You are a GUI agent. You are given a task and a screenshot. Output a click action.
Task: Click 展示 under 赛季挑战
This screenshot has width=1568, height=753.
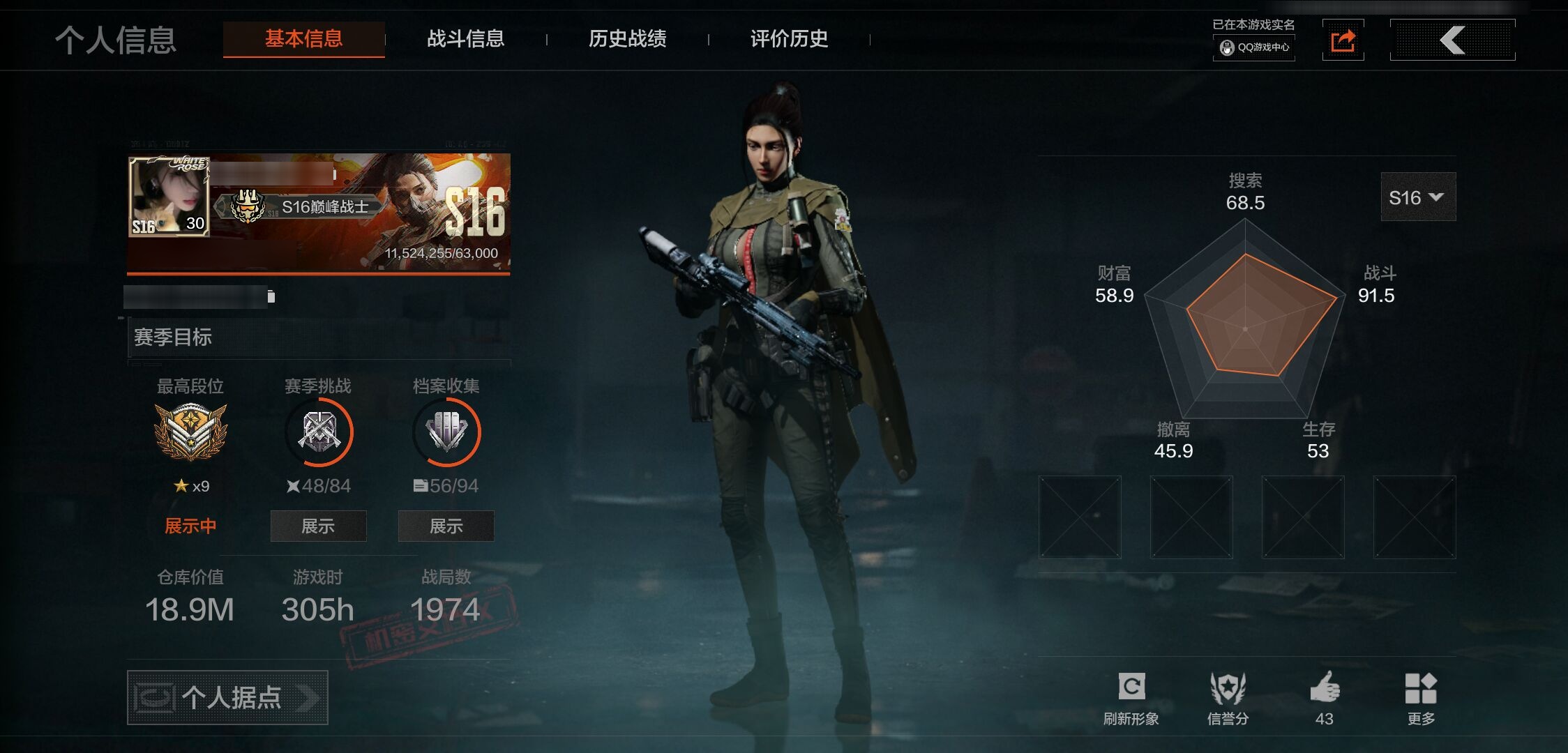click(x=318, y=526)
